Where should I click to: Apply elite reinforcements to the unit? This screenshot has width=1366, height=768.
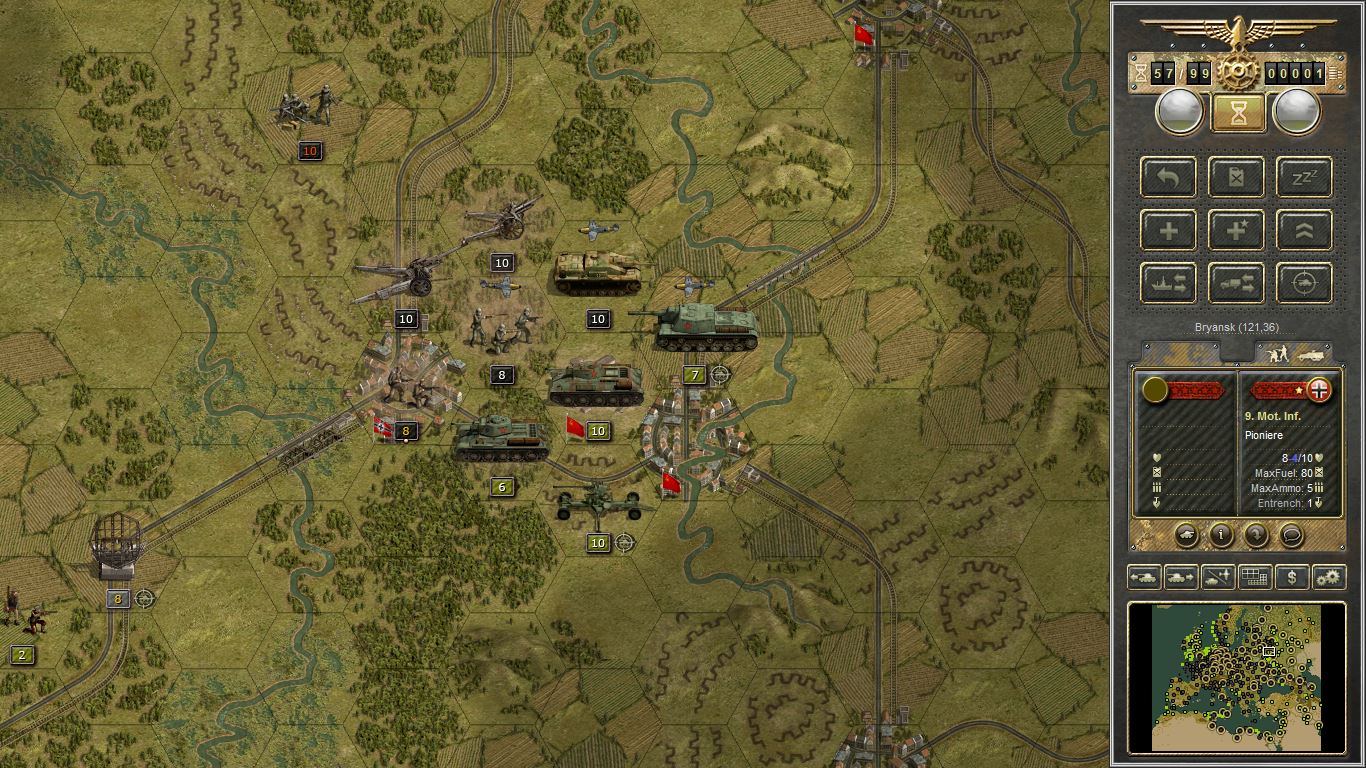pyautogui.click(x=1236, y=230)
